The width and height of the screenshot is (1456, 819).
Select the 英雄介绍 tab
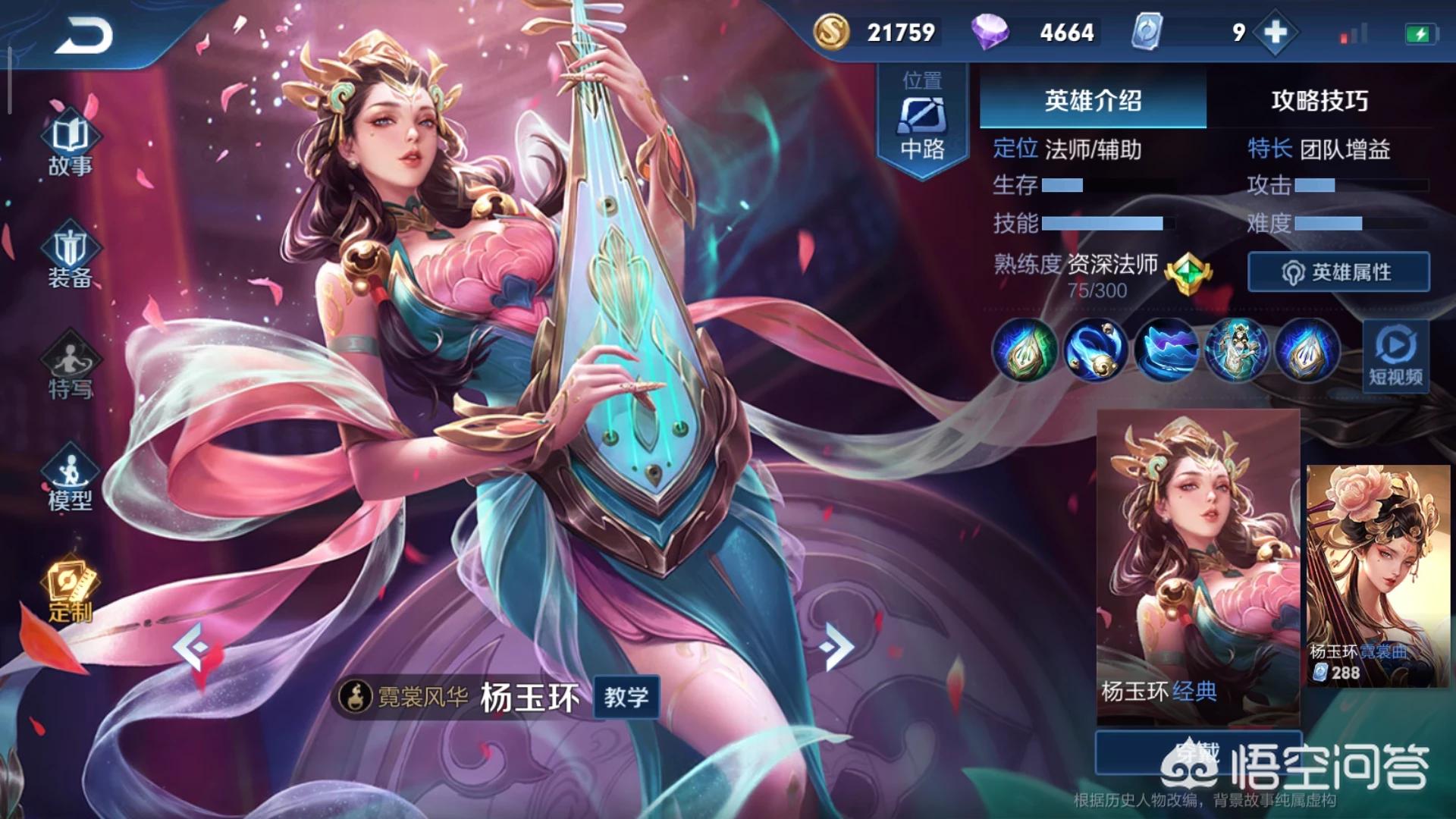point(1092,100)
